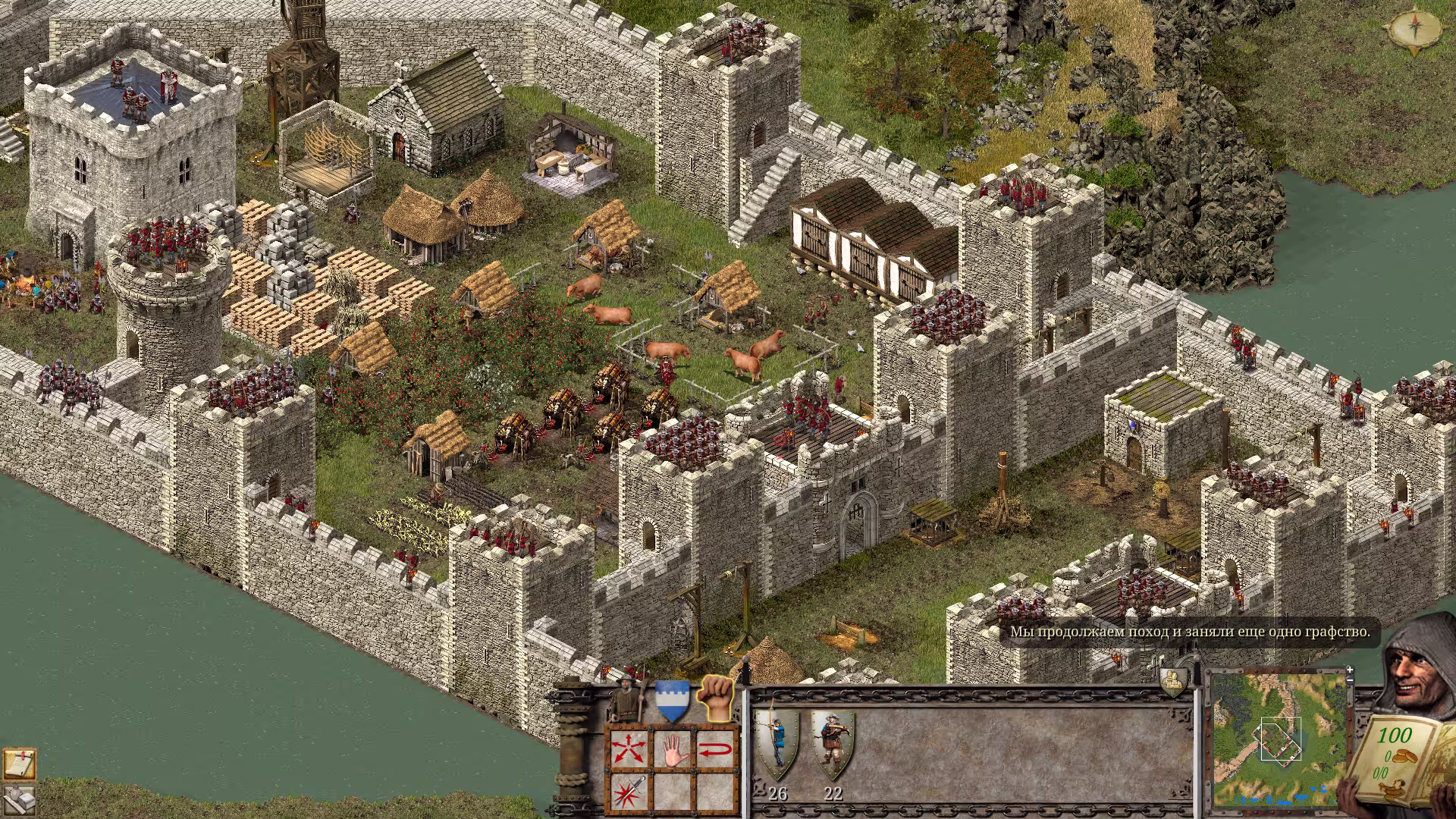Choose the red return-arrow patrol command
Viewport: 1456px width, 819px height.
tap(716, 751)
